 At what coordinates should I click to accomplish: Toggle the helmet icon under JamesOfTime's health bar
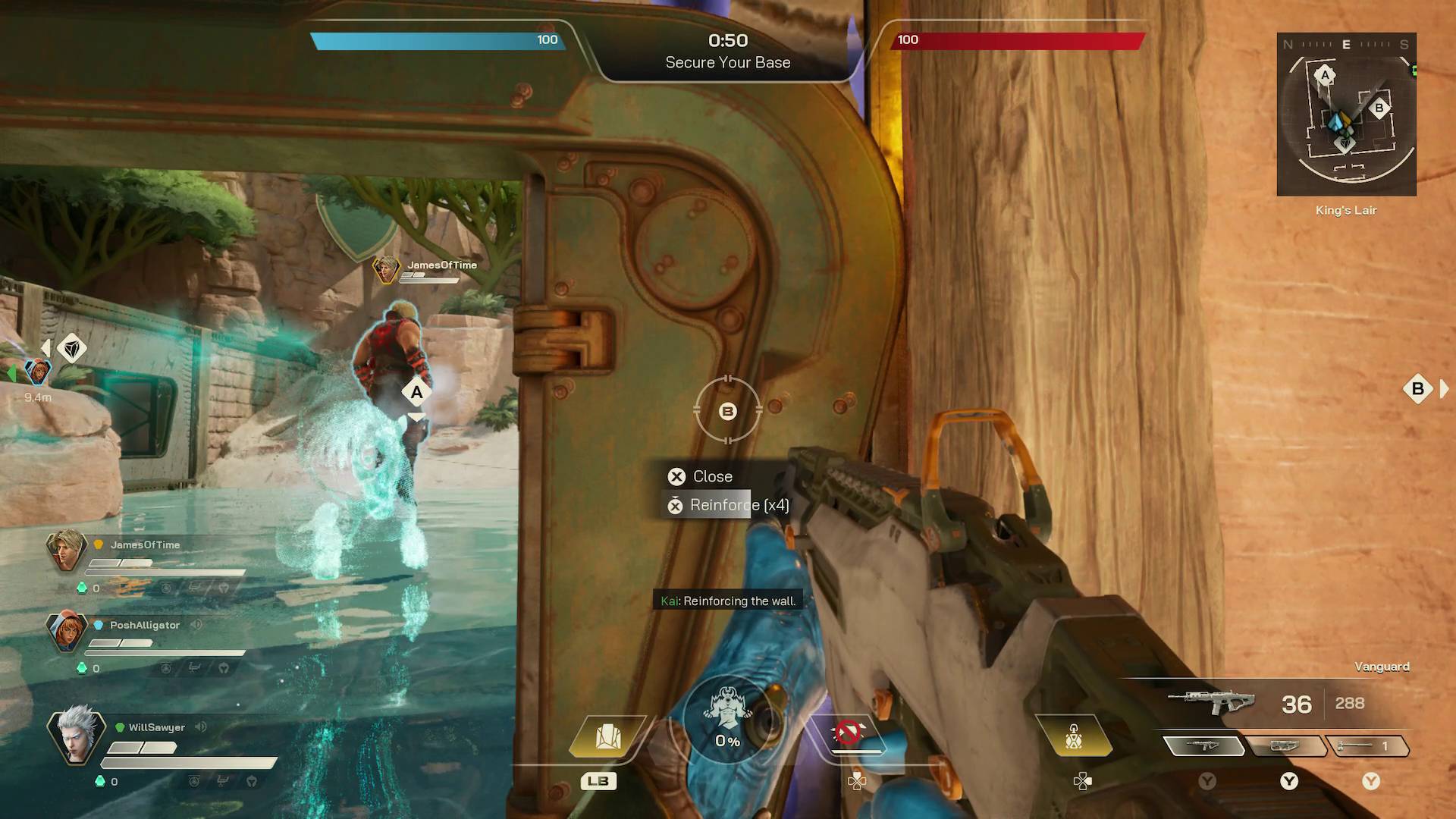(x=222, y=588)
